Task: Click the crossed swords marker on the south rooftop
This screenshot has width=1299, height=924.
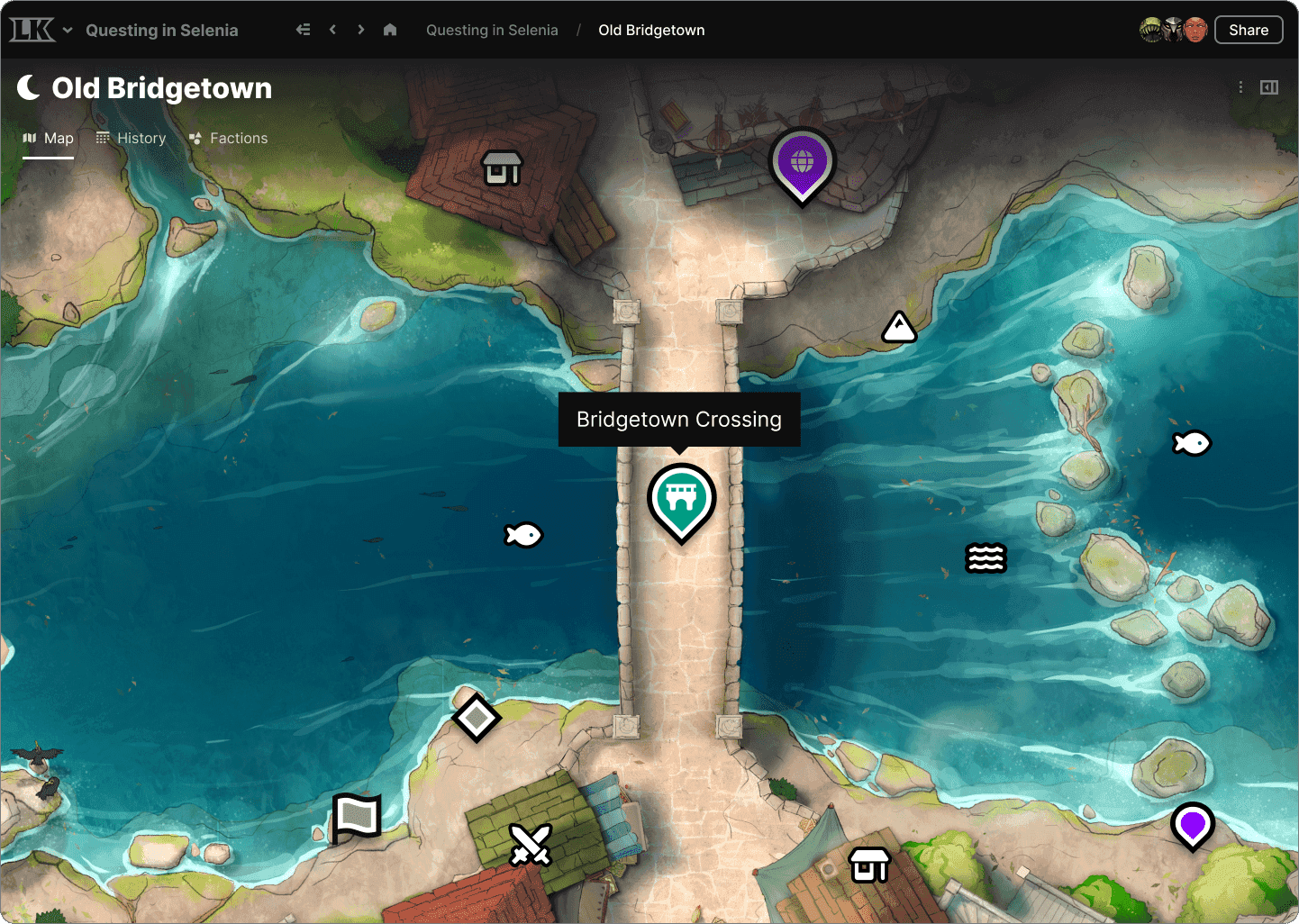Action: click(x=531, y=845)
